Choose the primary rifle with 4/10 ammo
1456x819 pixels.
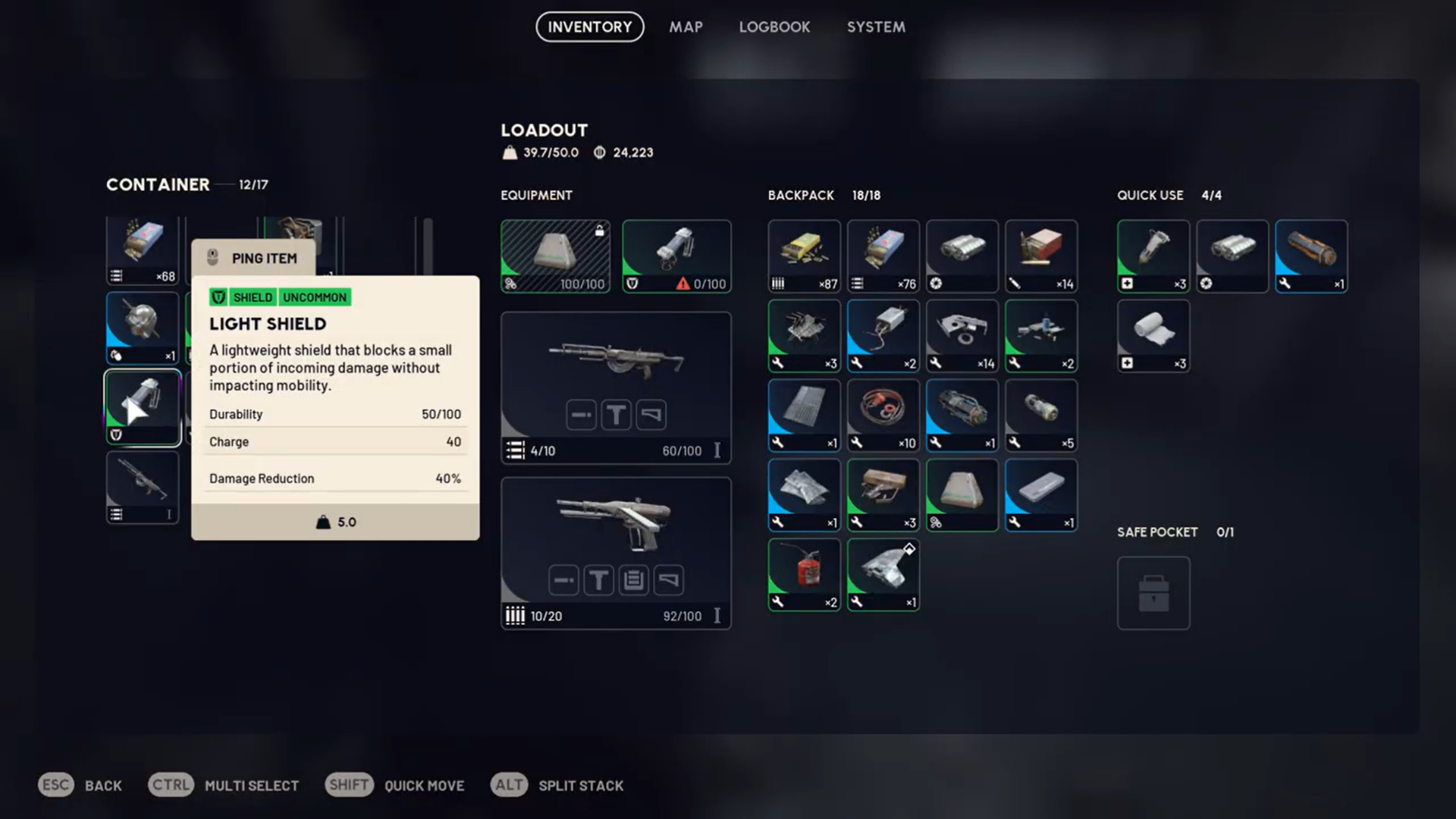[616, 387]
